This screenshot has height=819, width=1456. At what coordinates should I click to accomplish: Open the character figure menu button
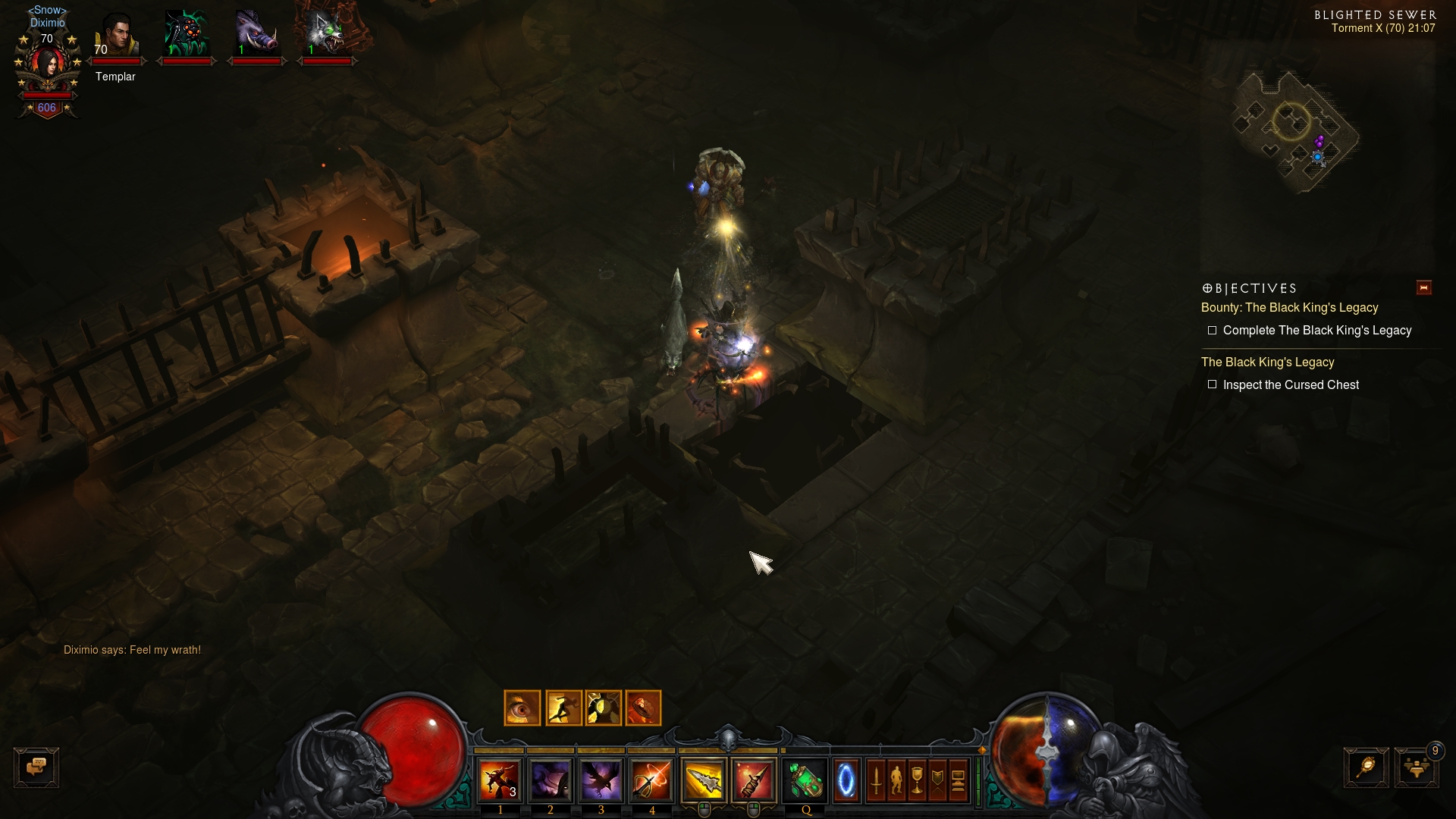tap(896, 780)
